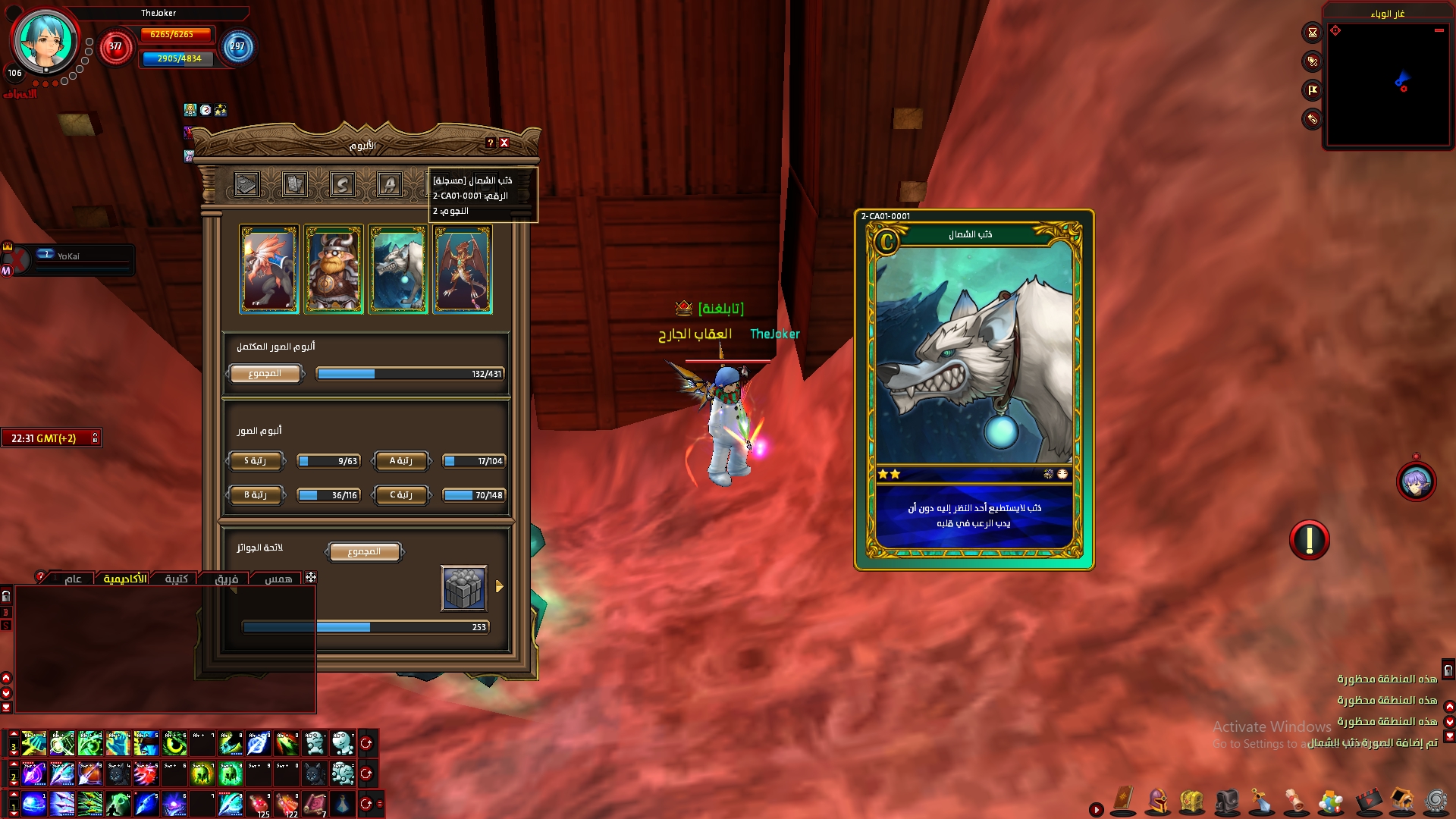This screenshot has height=819, width=1456.
Task: Click the total button beside completed album bar
Action: point(265,374)
